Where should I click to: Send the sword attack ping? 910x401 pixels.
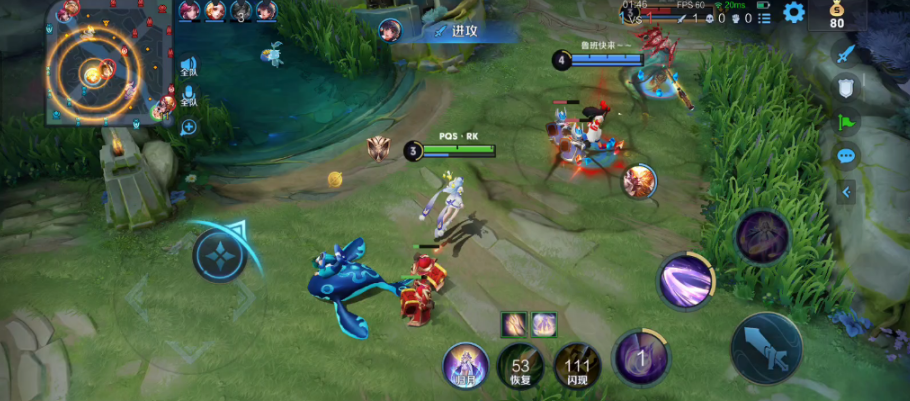[x=847, y=53]
